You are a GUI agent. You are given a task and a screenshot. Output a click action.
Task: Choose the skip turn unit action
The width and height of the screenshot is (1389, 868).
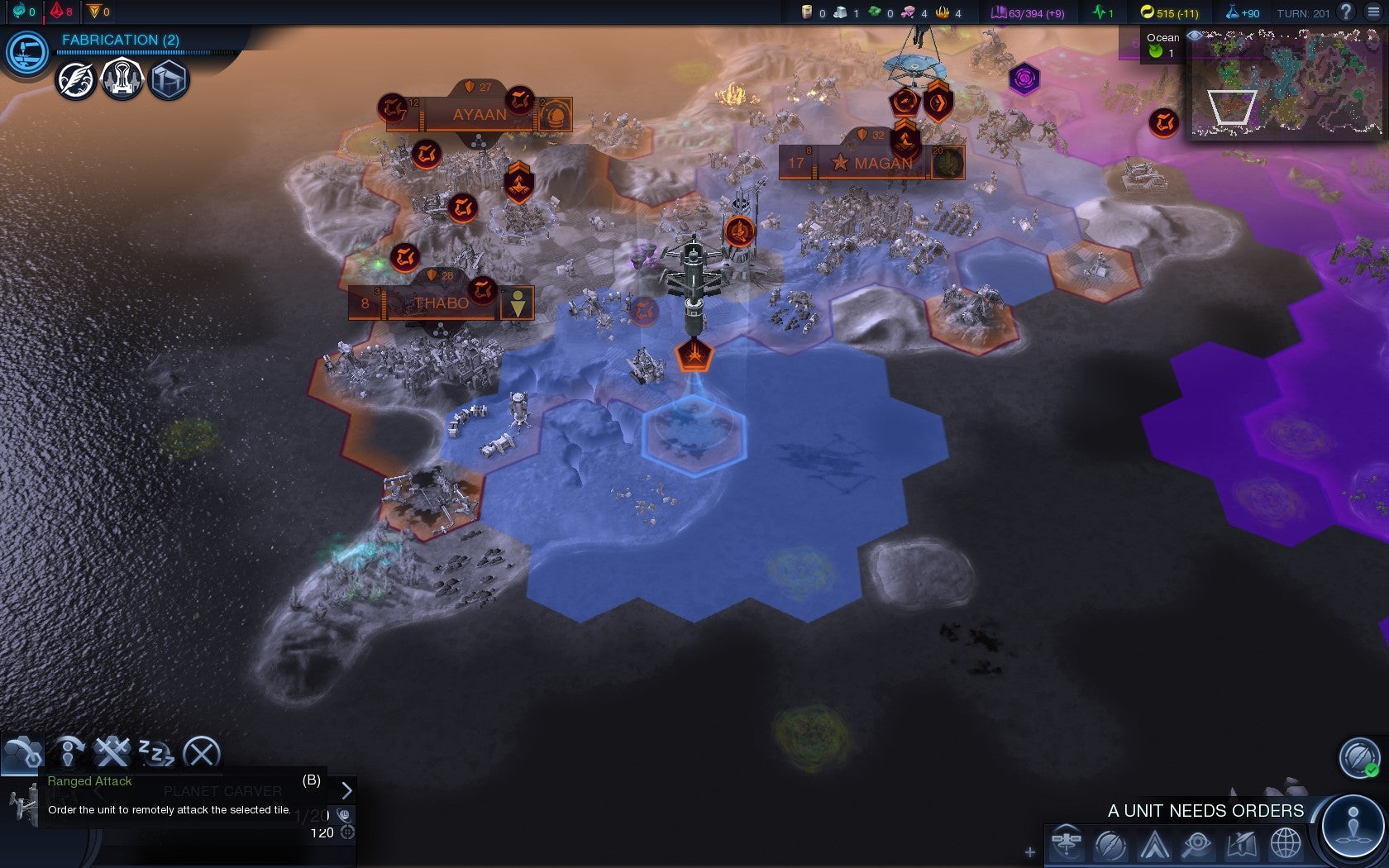tap(69, 753)
